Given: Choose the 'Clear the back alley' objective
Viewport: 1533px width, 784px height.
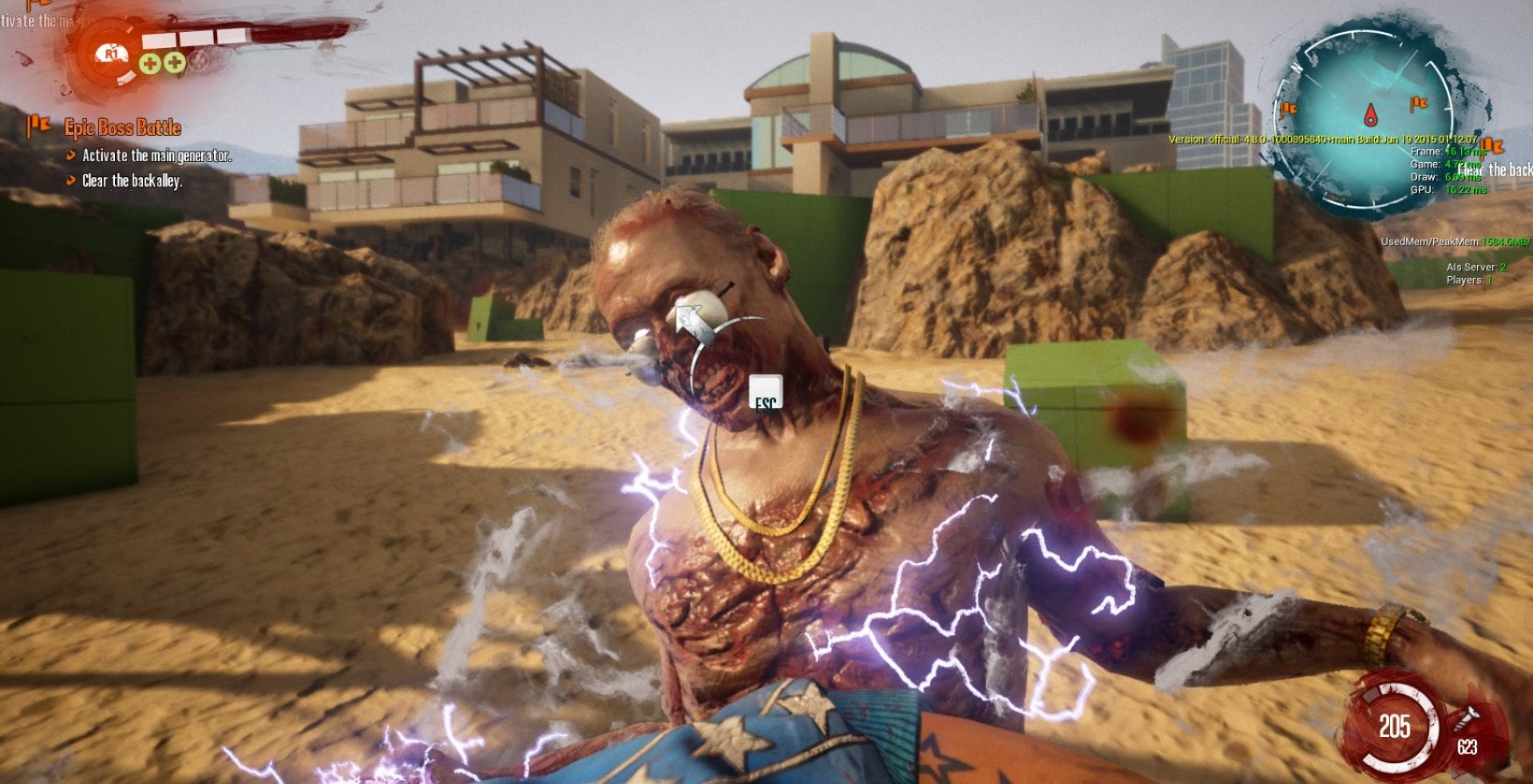Looking at the screenshot, I should pos(132,181).
